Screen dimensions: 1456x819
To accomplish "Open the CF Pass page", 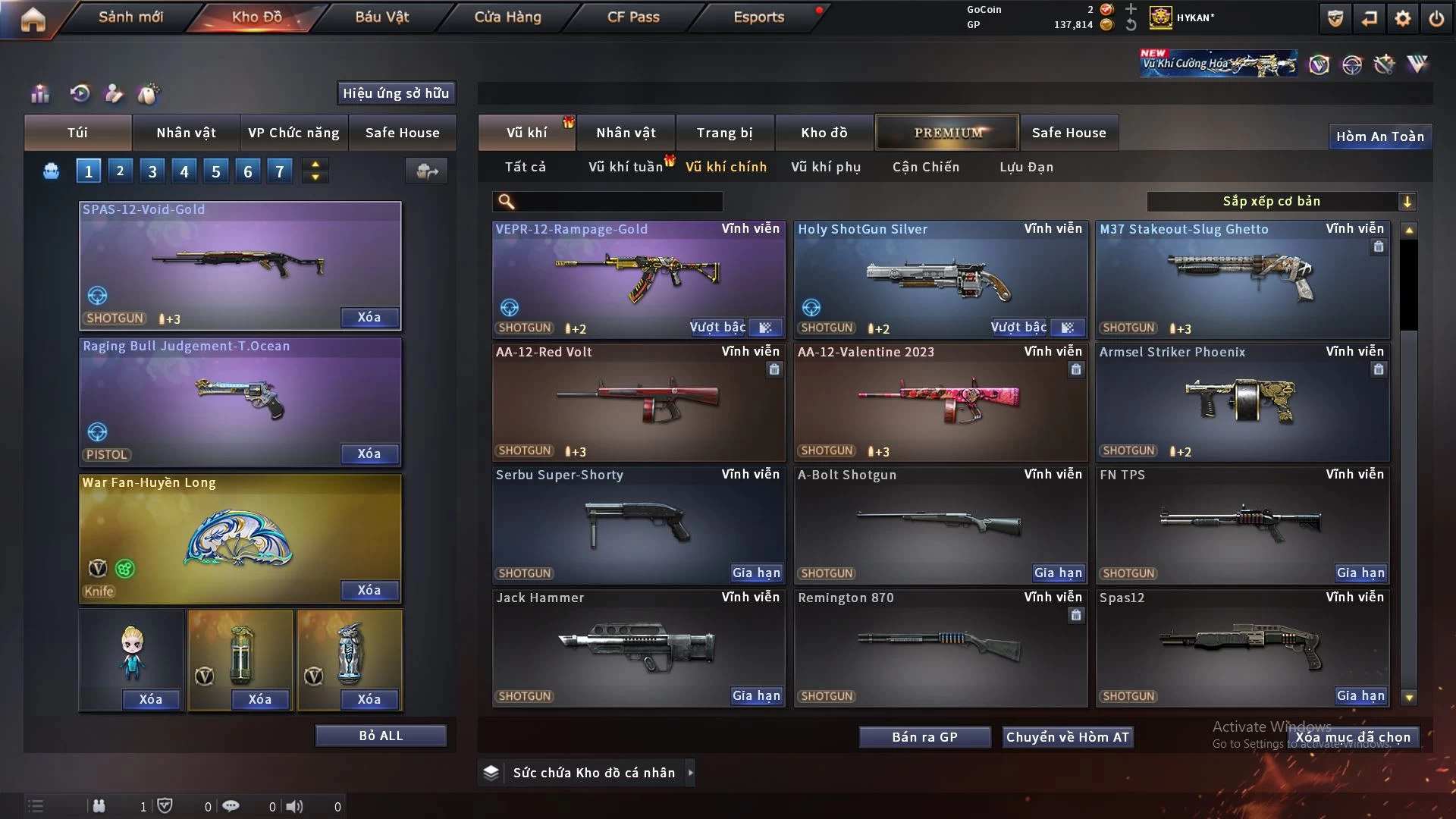I will click(633, 17).
